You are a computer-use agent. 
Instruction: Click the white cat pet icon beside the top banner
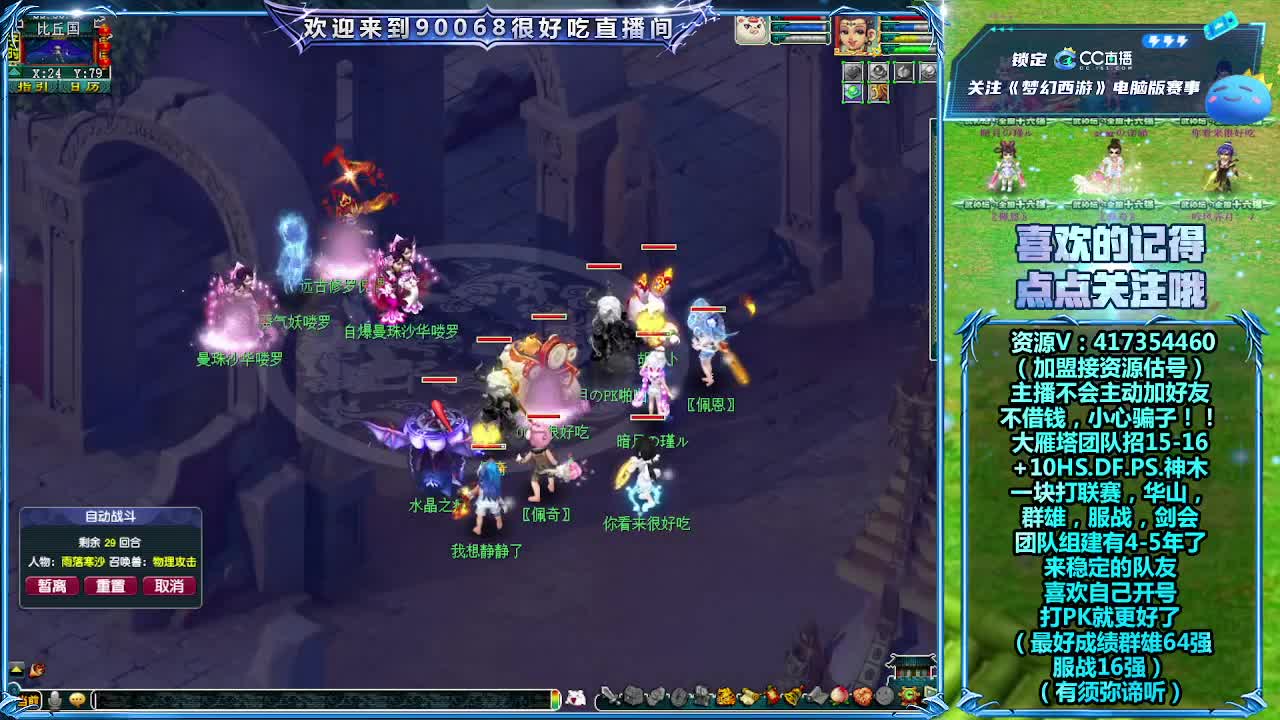751,30
